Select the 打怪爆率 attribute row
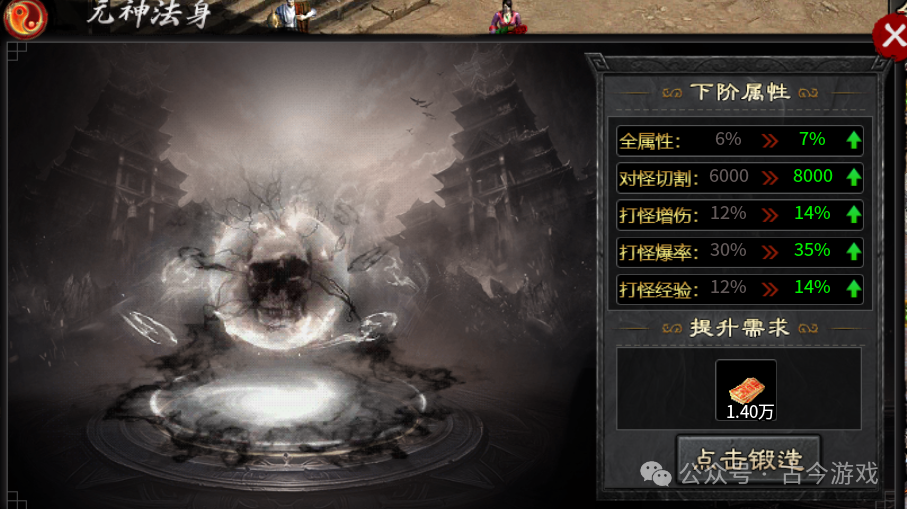 coord(739,251)
